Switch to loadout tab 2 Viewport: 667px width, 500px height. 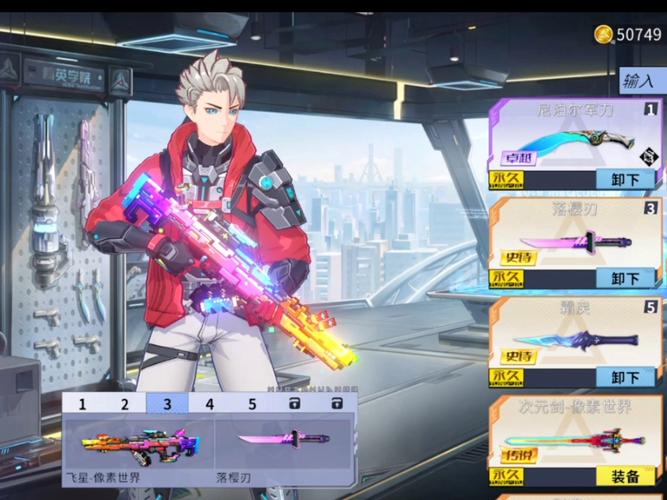125,404
